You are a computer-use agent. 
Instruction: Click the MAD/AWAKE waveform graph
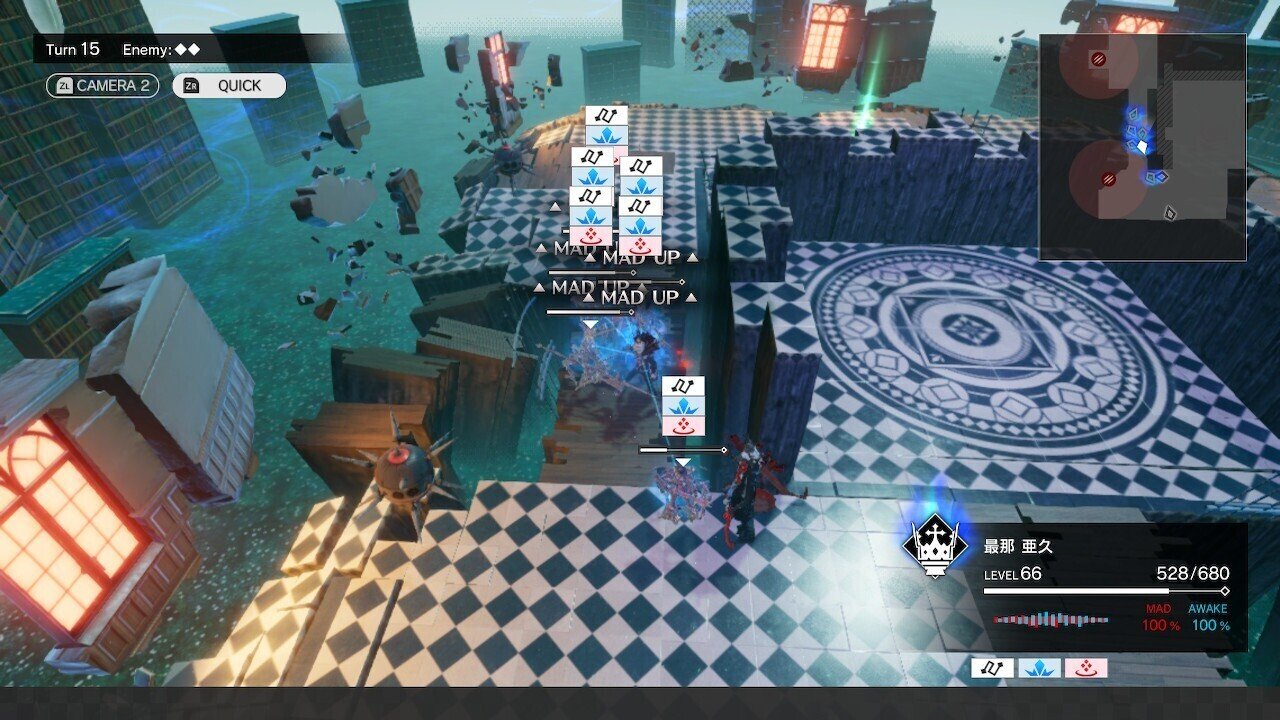1050,620
